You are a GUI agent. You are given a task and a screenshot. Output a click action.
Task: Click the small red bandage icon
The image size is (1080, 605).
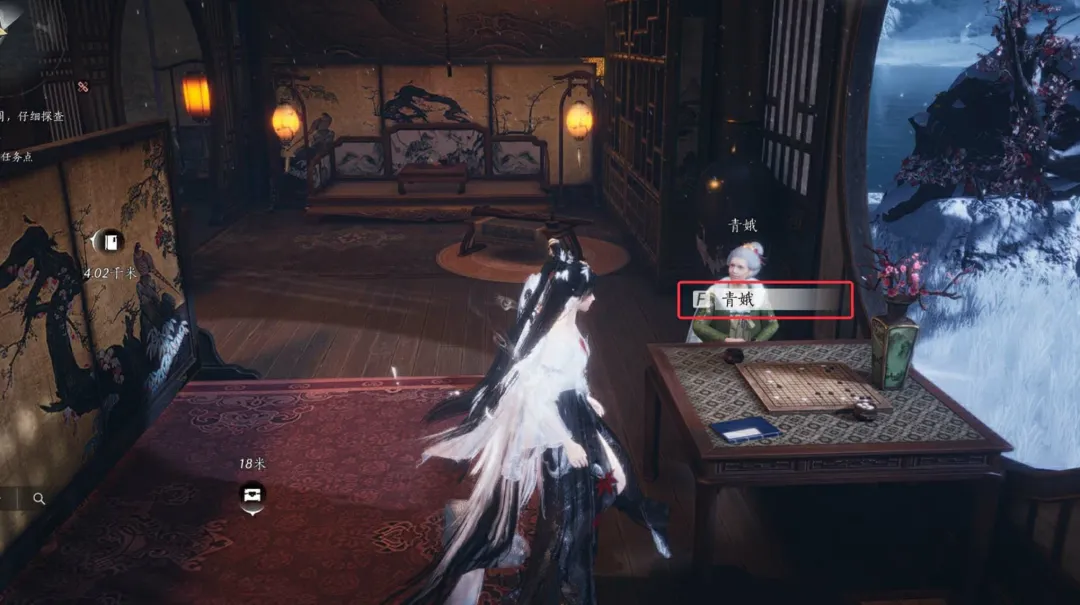[83, 87]
